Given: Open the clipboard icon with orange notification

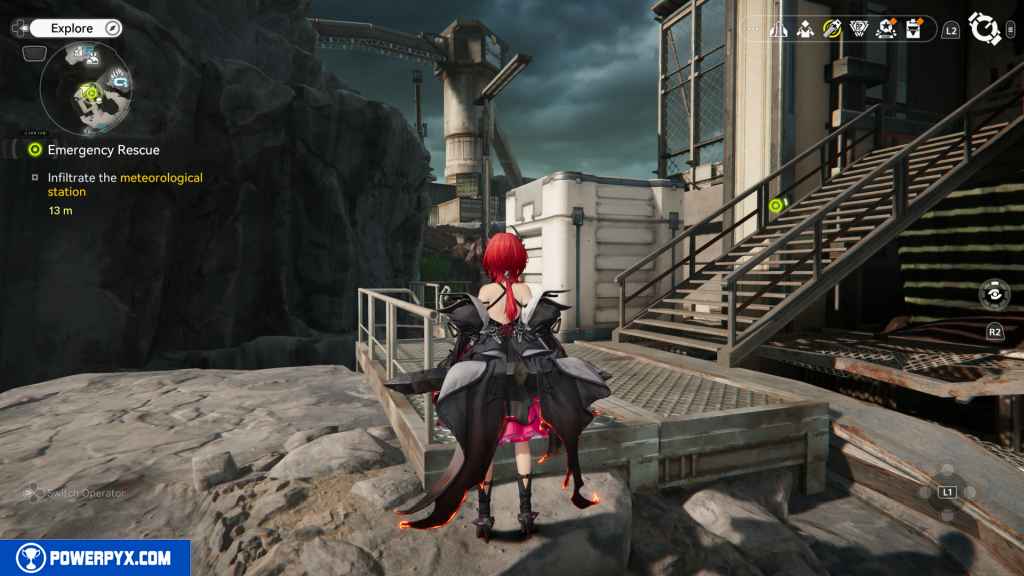Looking at the screenshot, I should [912, 29].
